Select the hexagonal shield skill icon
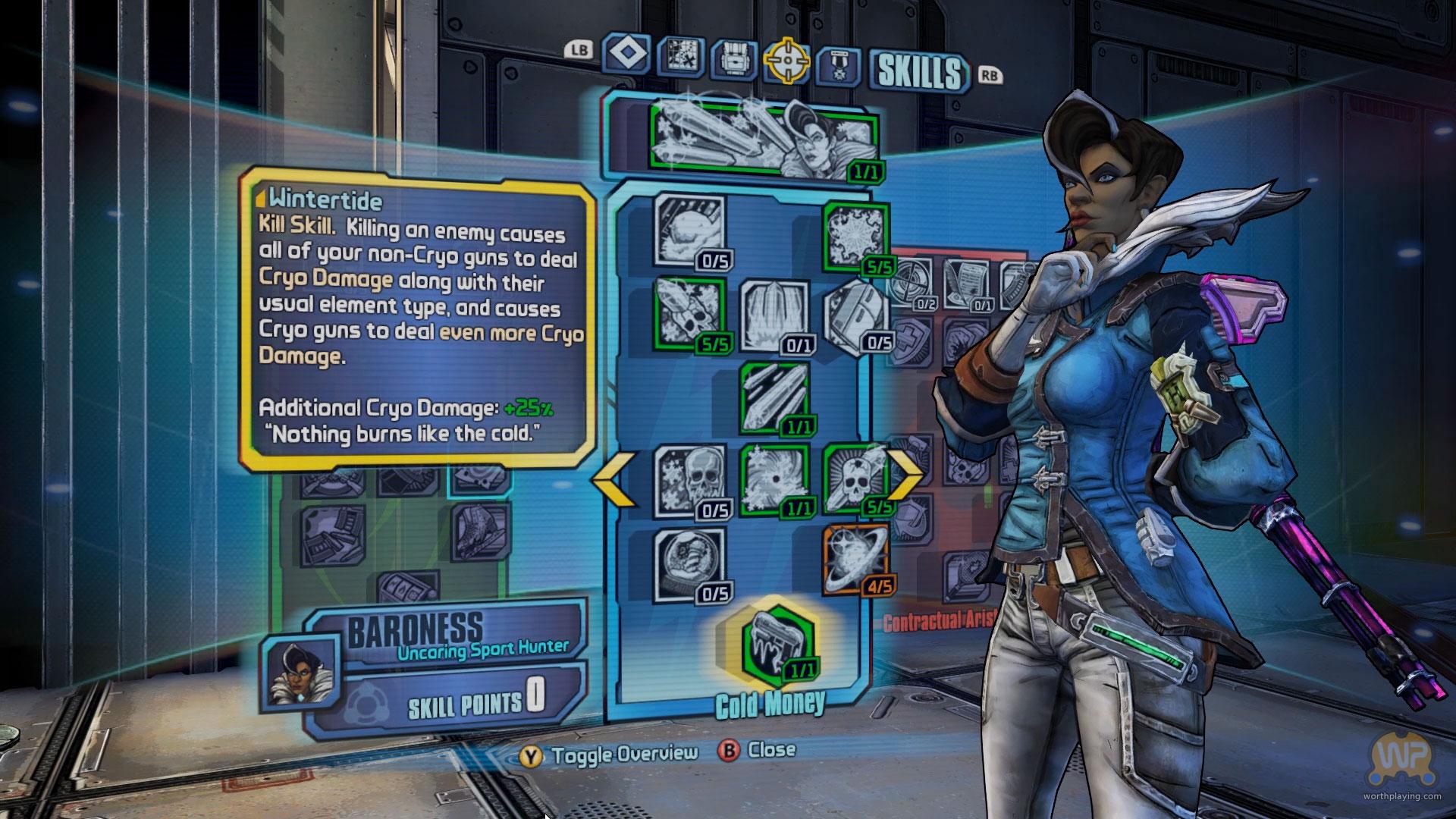The image size is (1456, 819). pos(857,315)
